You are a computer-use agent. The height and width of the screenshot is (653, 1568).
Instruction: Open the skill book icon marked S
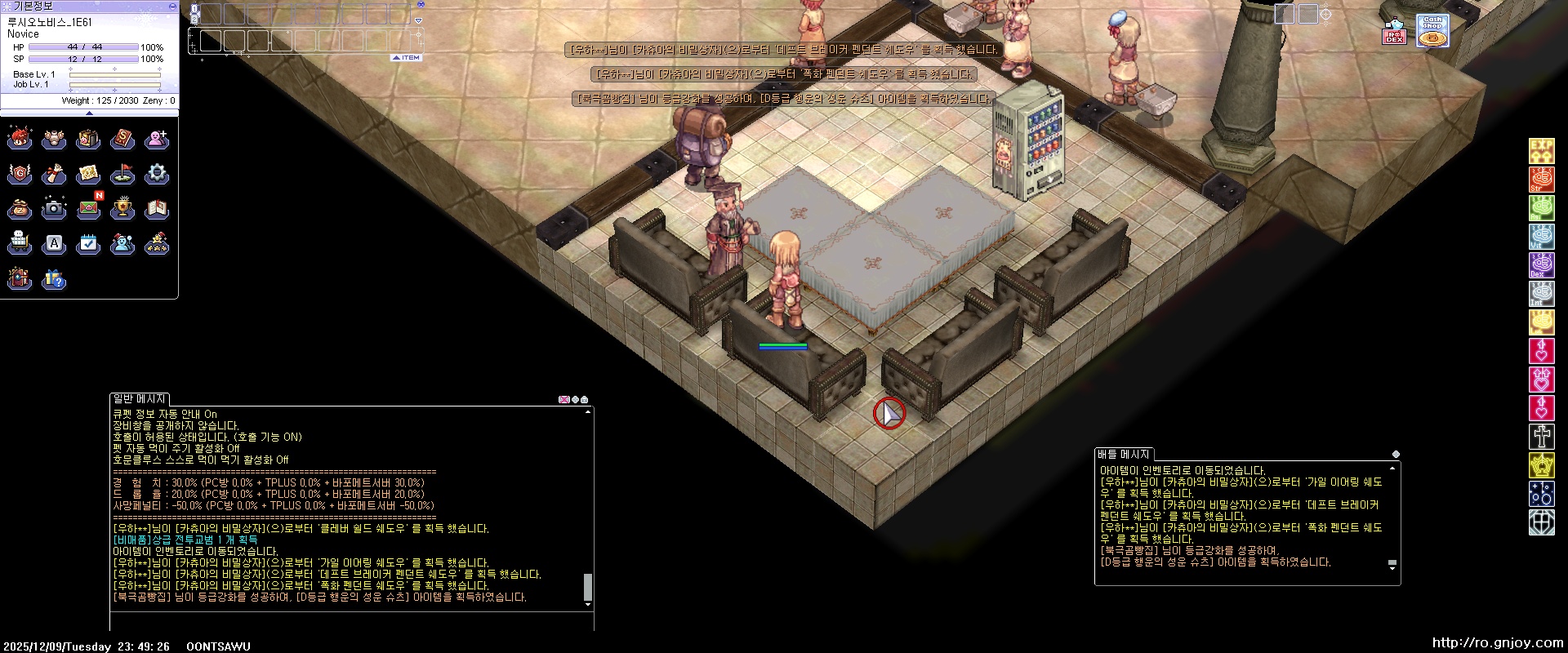[122, 139]
